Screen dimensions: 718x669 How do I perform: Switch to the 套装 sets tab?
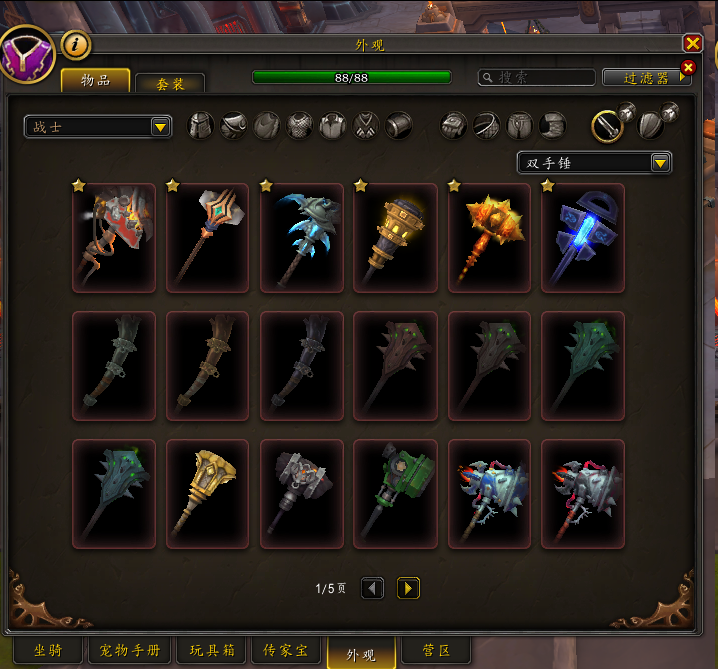click(x=170, y=85)
